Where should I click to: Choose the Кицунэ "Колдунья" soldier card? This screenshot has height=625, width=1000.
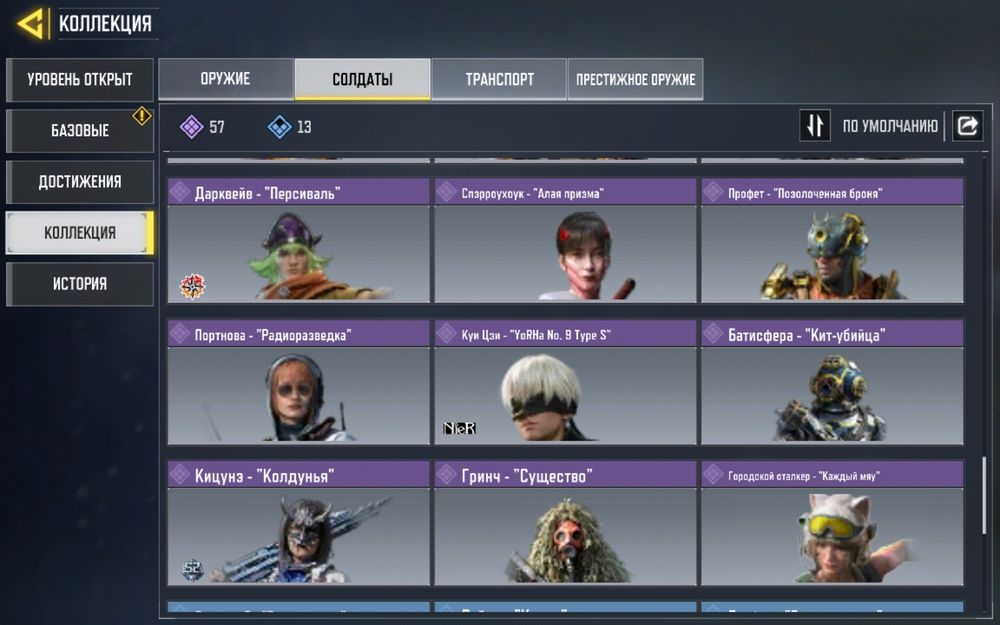click(x=298, y=524)
